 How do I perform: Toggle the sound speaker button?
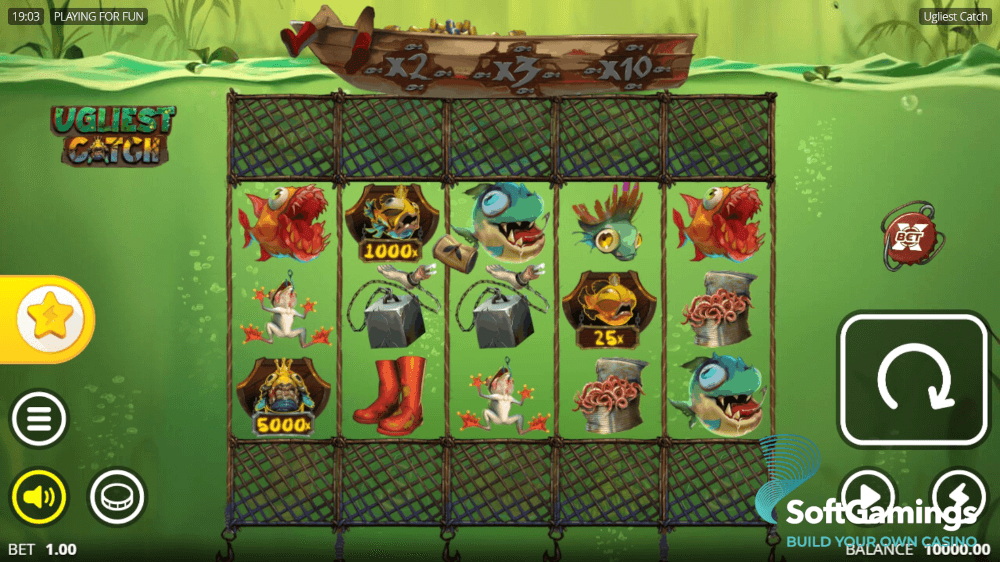(39, 496)
